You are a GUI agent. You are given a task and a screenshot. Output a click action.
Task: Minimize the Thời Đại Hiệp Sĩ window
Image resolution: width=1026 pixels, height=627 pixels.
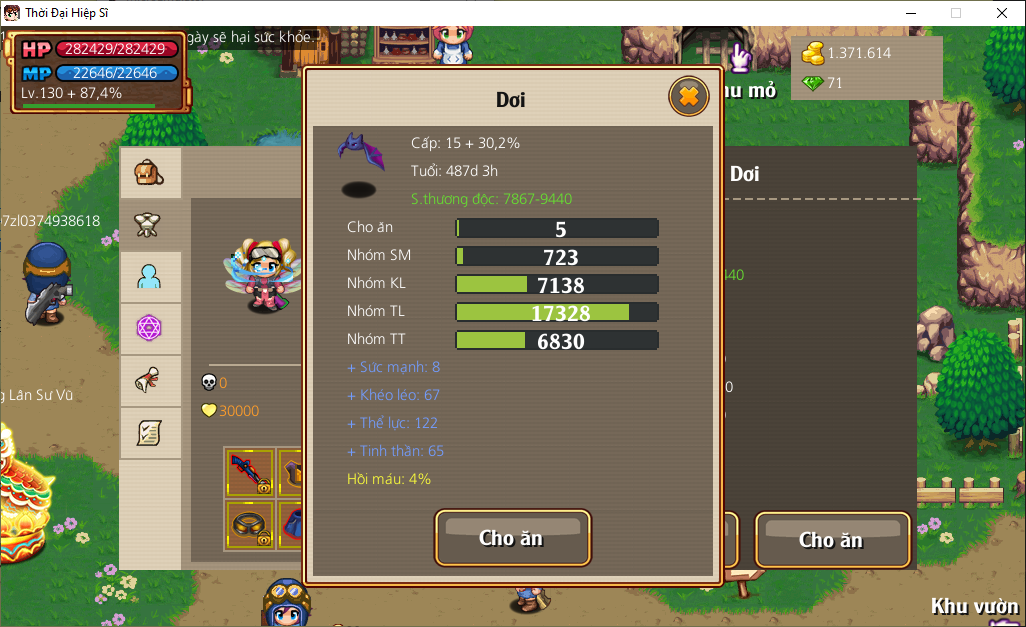tap(910, 13)
